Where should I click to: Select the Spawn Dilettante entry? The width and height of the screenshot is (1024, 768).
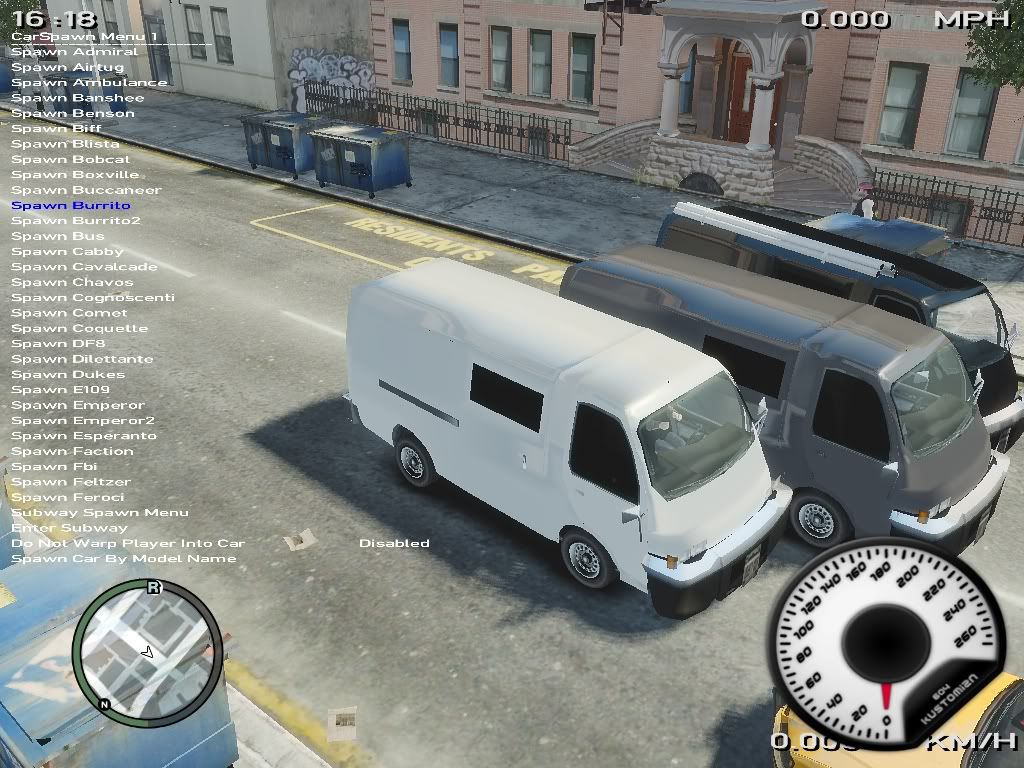point(82,359)
